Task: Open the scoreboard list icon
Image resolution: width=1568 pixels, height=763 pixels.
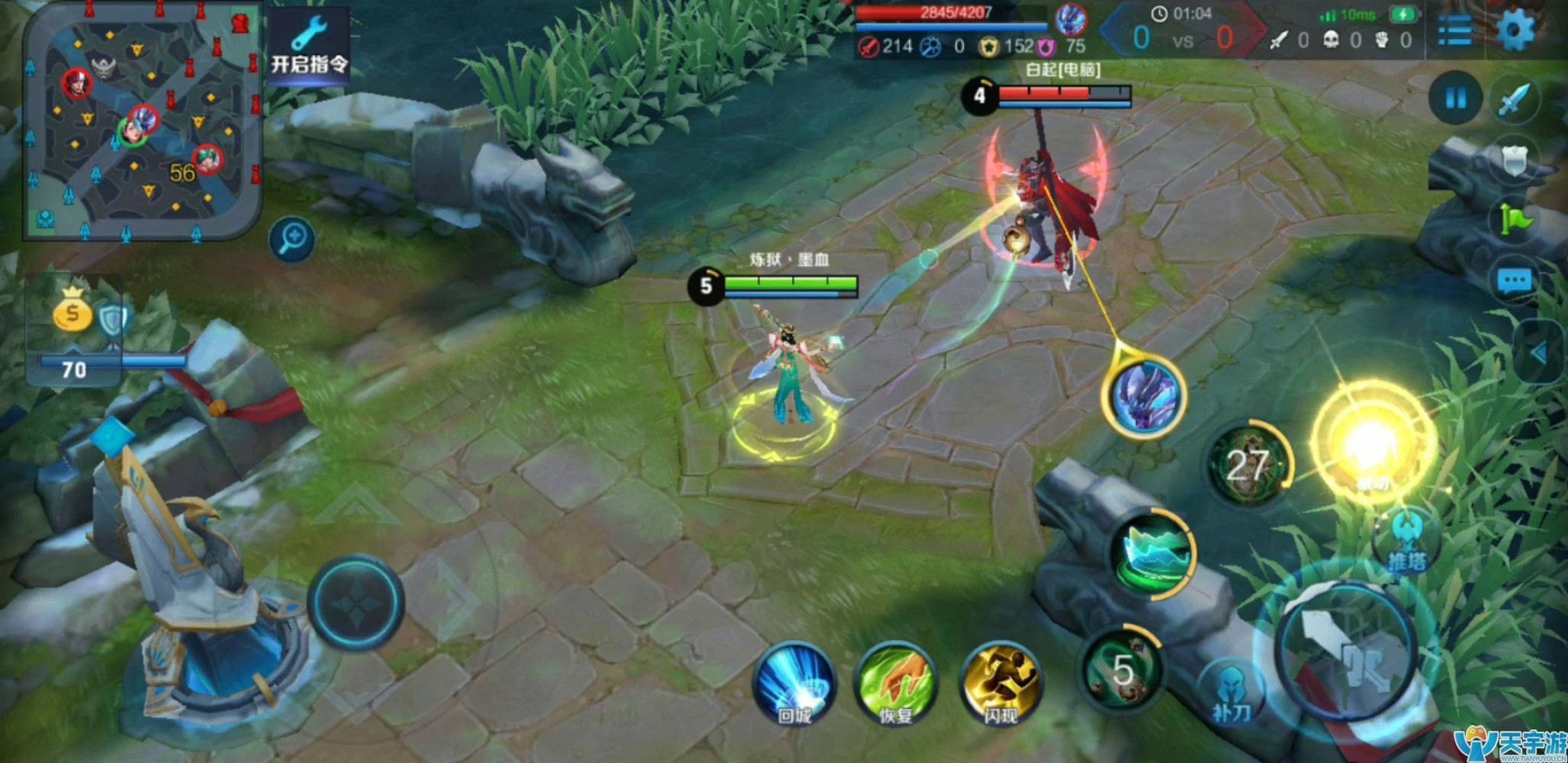Action: tap(1454, 31)
